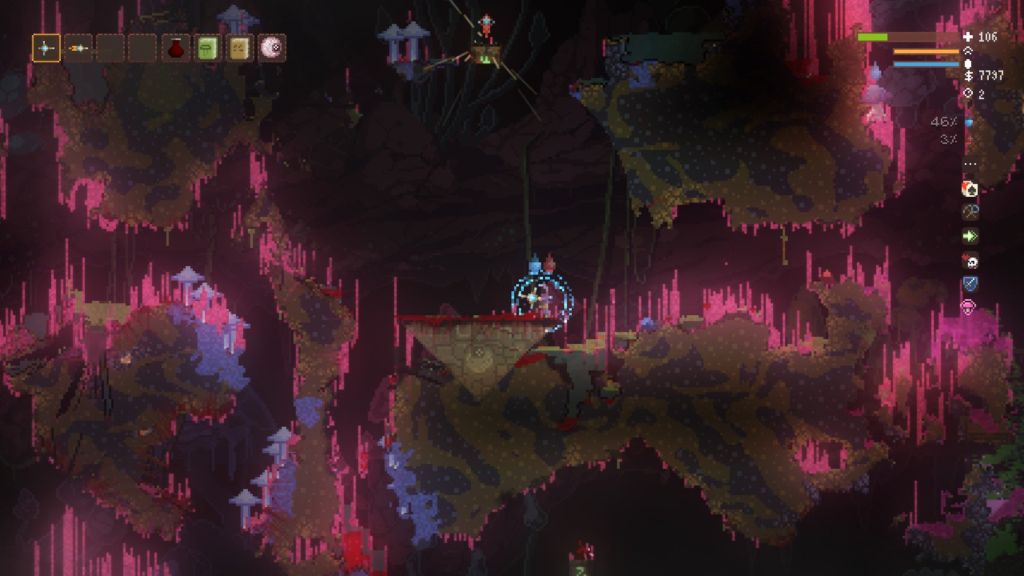Select the pink eyeball item slot
The height and width of the screenshot is (576, 1024).
[x=271, y=47]
